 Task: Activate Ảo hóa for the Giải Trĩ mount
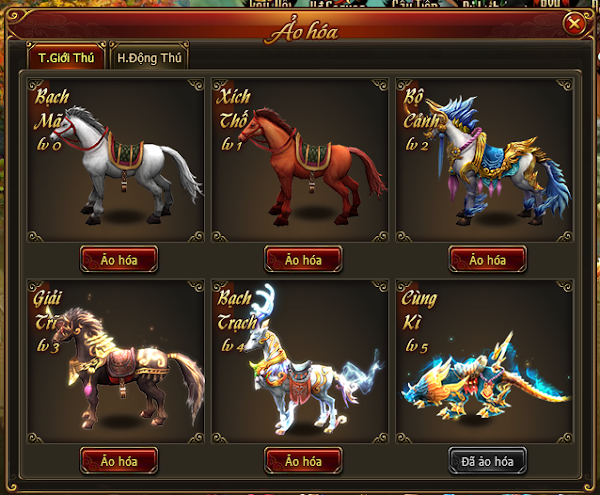click(118, 461)
